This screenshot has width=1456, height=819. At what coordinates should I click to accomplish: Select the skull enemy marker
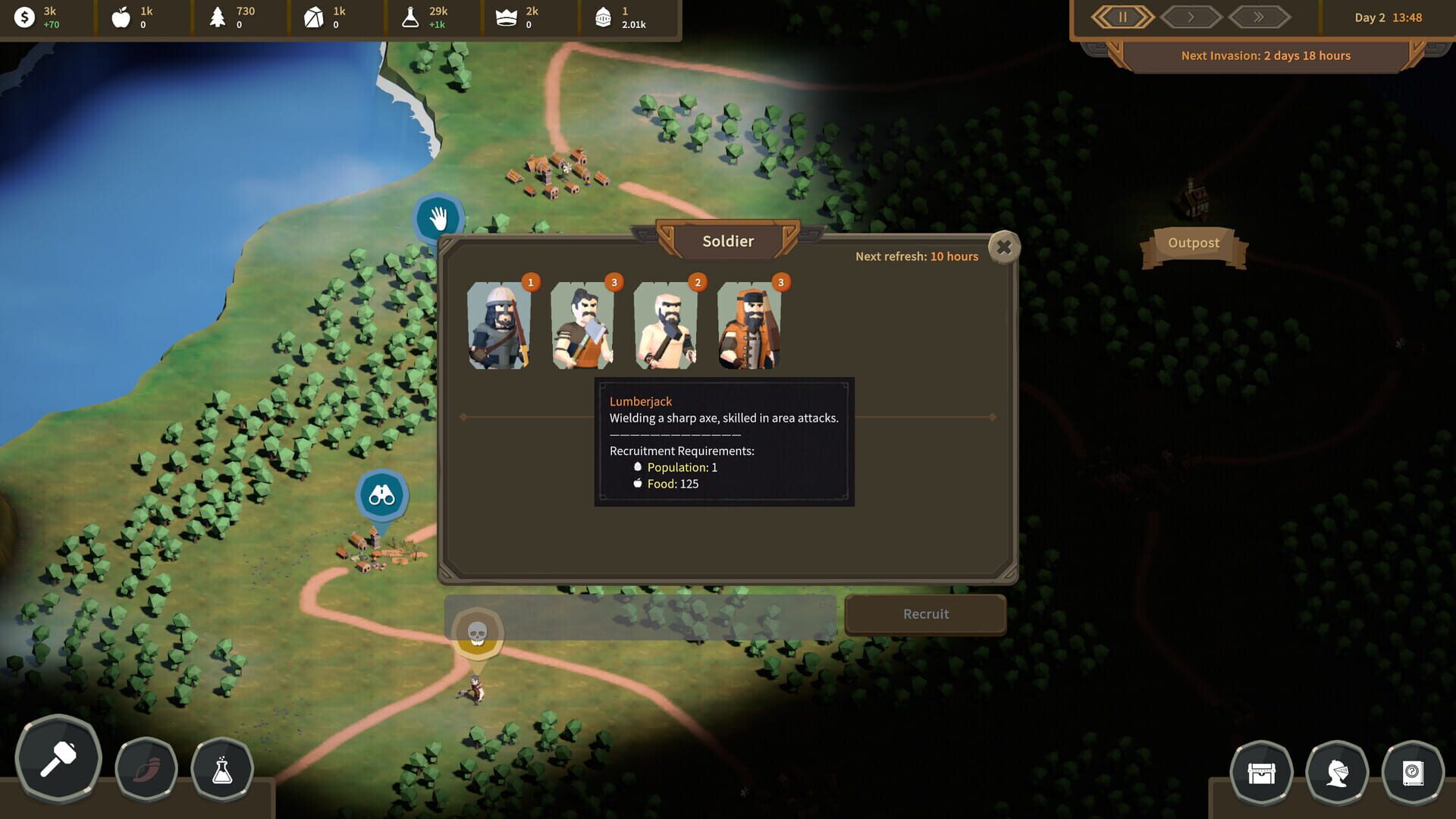(x=477, y=633)
